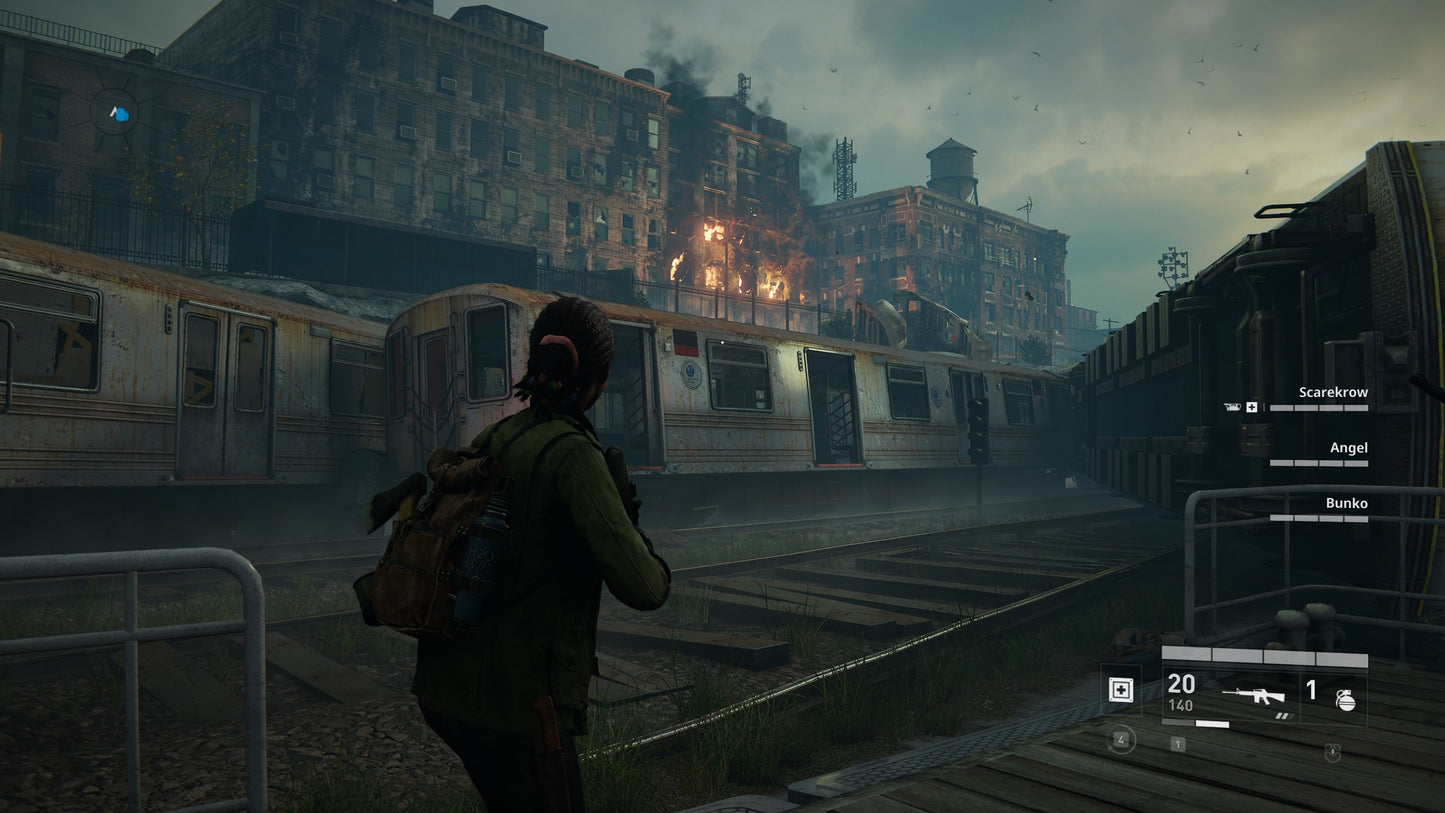The width and height of the screenshot is (1445, 813).
Task: Click Scarekrow's health bar
Action: [x=1319, y=408]
